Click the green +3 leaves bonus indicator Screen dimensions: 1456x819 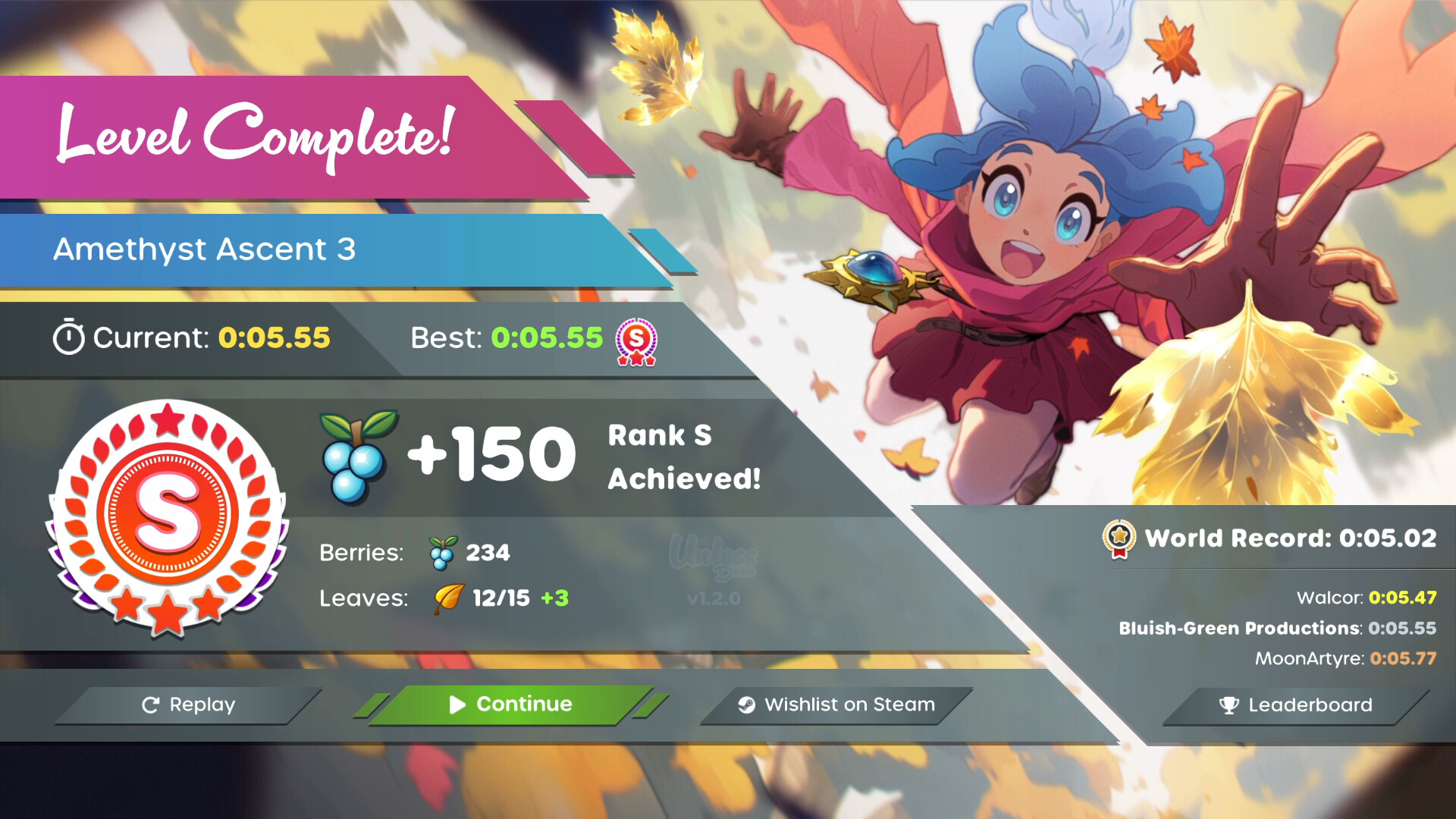(554, 598)
